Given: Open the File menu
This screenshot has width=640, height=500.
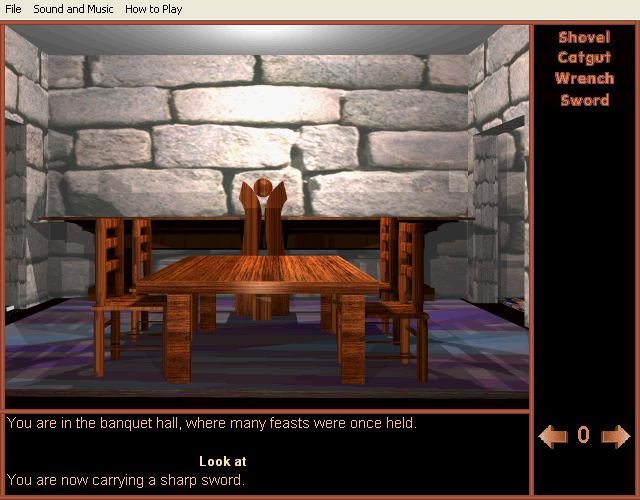Looking at the screenshot, I should coord(13,9).
